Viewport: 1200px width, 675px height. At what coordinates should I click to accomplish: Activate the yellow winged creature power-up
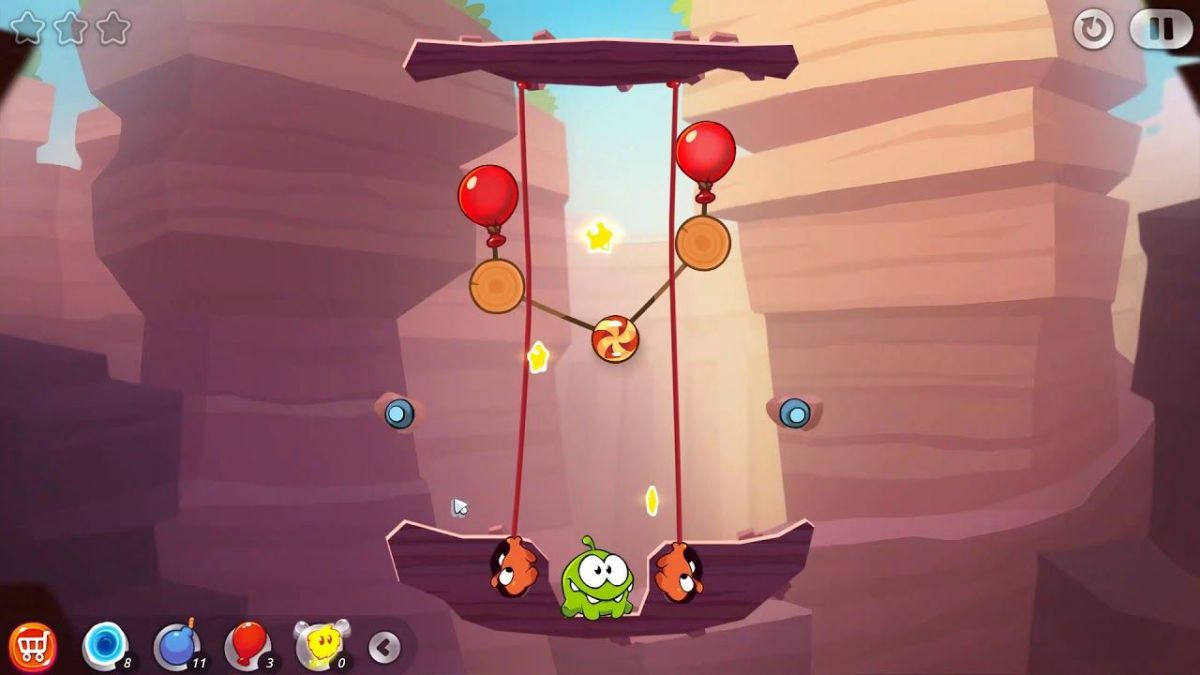(x=320, y=645)
